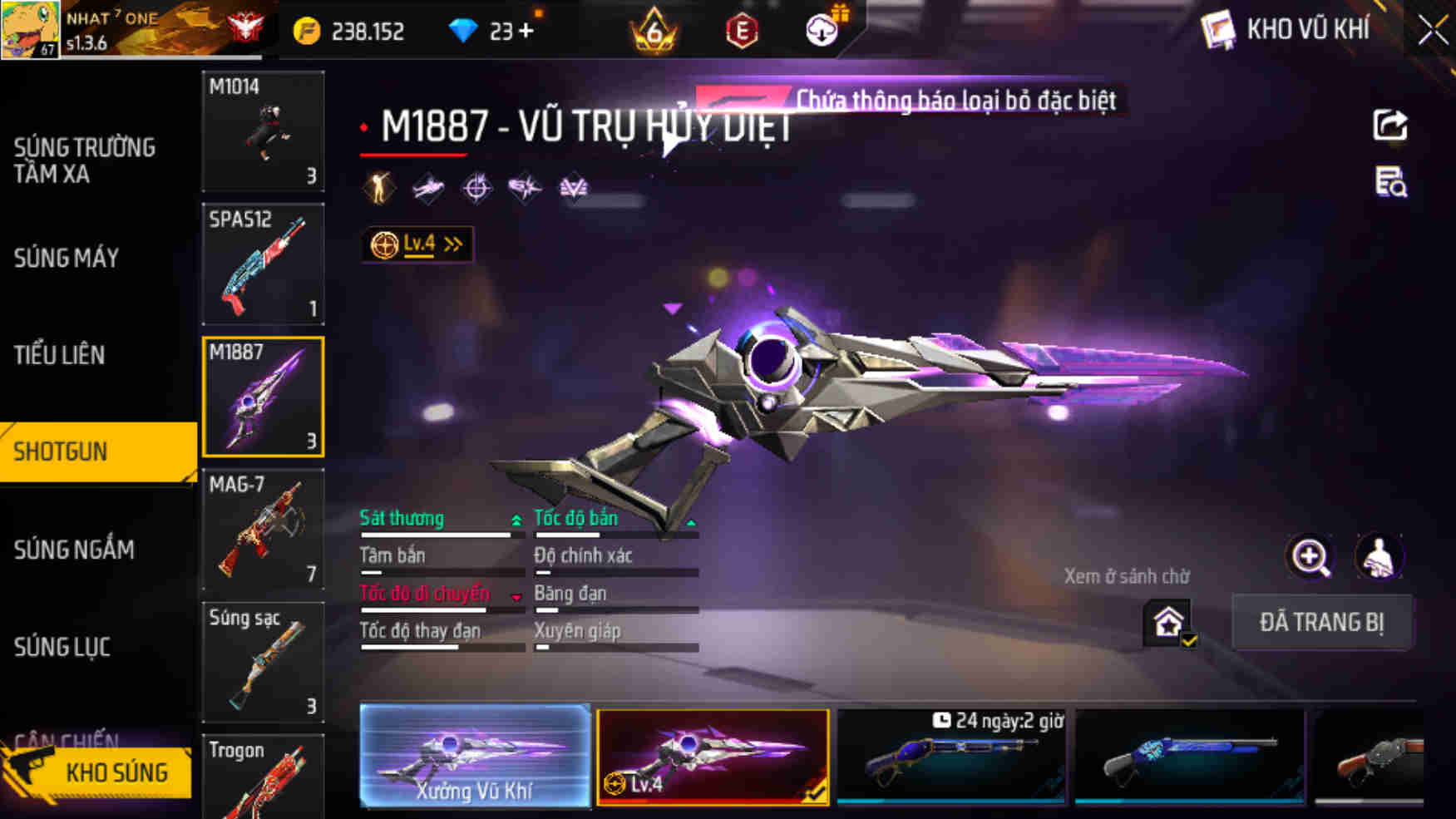Select the crosshair skill attribute icon
1456x819 pixels.
474,186
